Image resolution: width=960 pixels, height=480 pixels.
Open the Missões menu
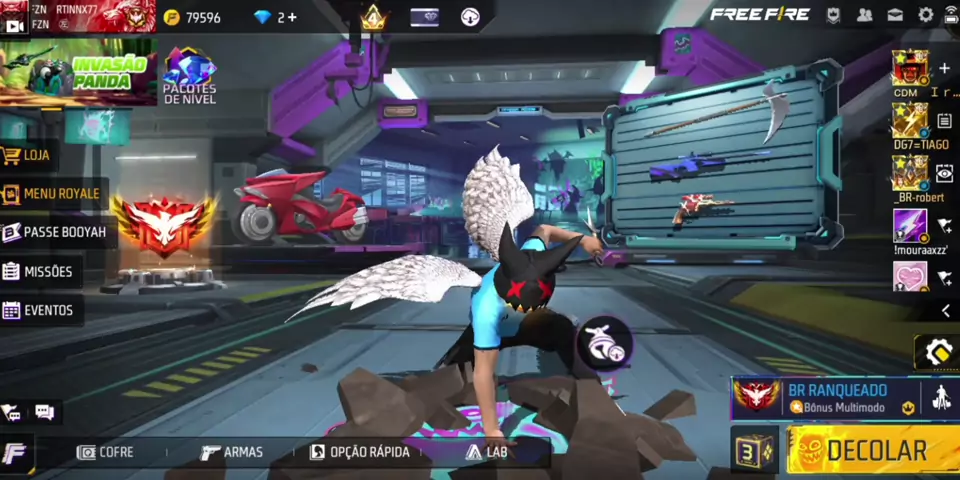tap(40, 271)
